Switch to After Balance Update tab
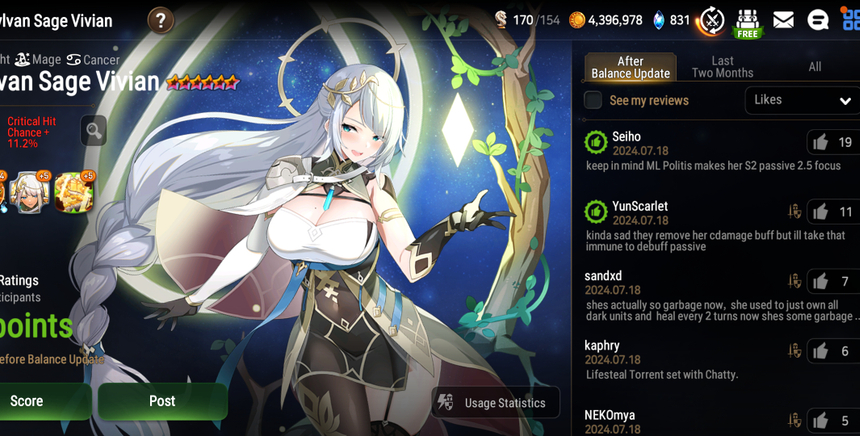 point(630,67)
